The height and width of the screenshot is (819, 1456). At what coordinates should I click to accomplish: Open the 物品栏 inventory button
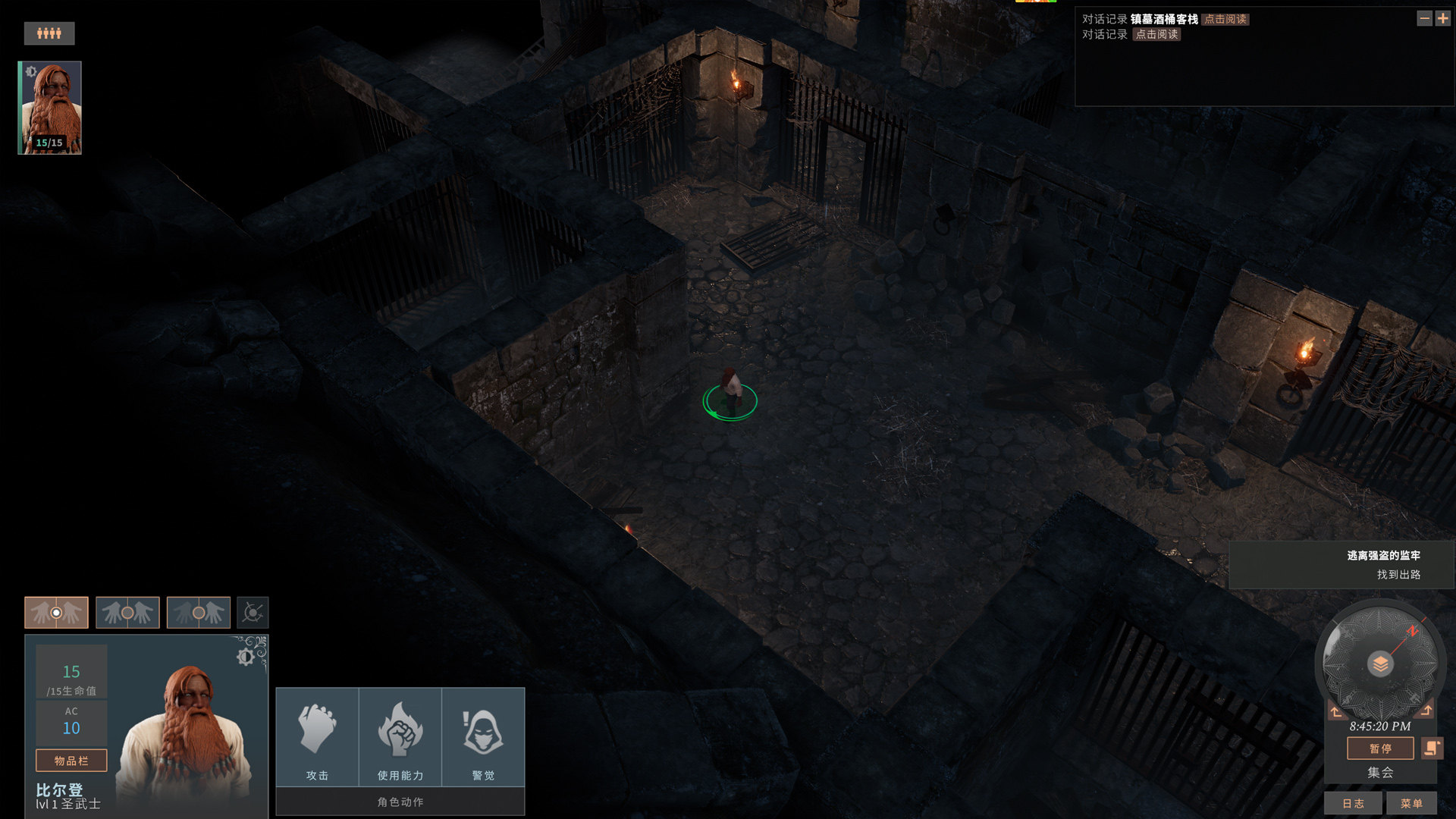pyautogui.click(x=71, y=760)
